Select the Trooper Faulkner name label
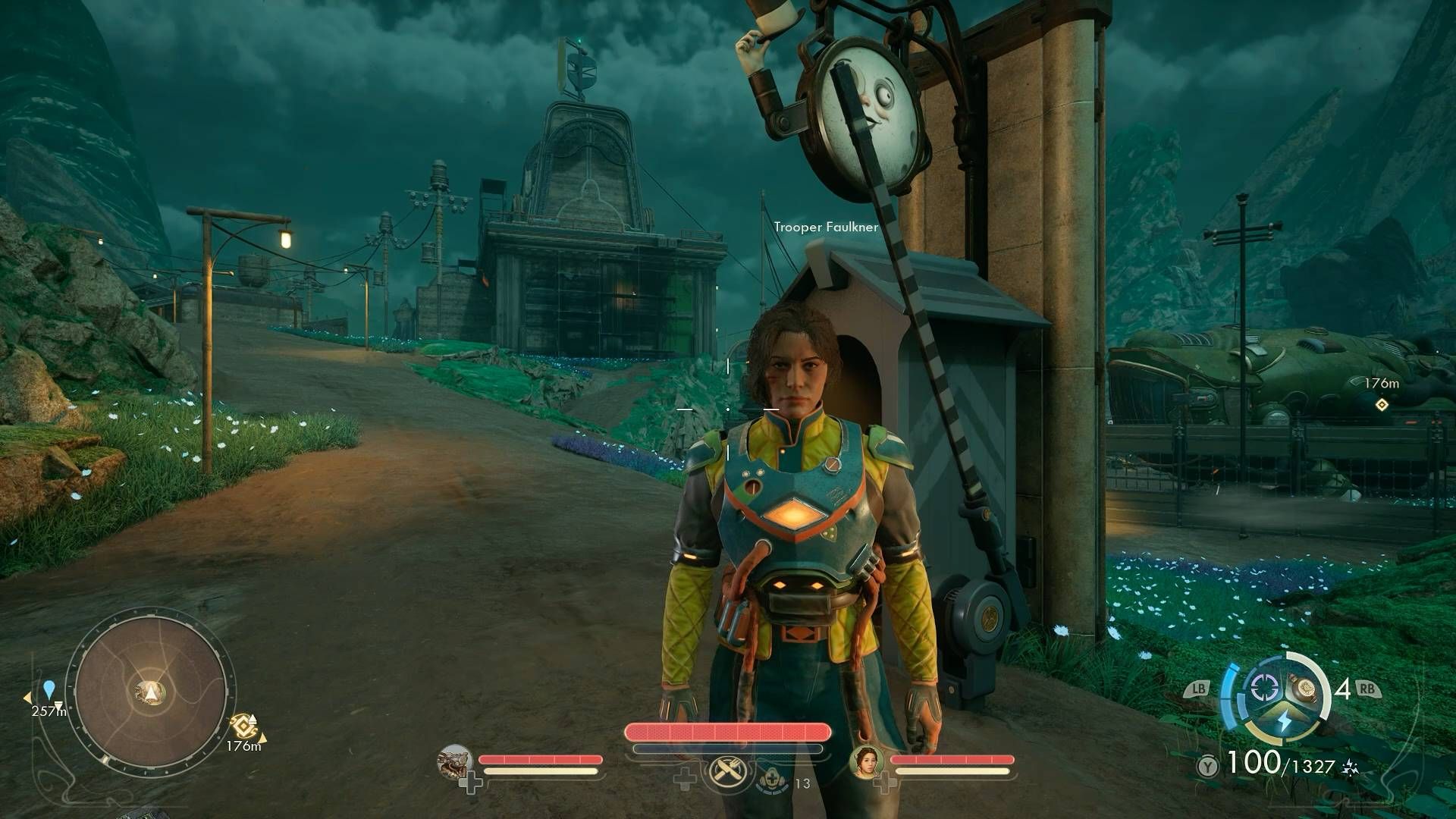Image resolution: width=1456 pixels, height=819 pixels. 826,225
